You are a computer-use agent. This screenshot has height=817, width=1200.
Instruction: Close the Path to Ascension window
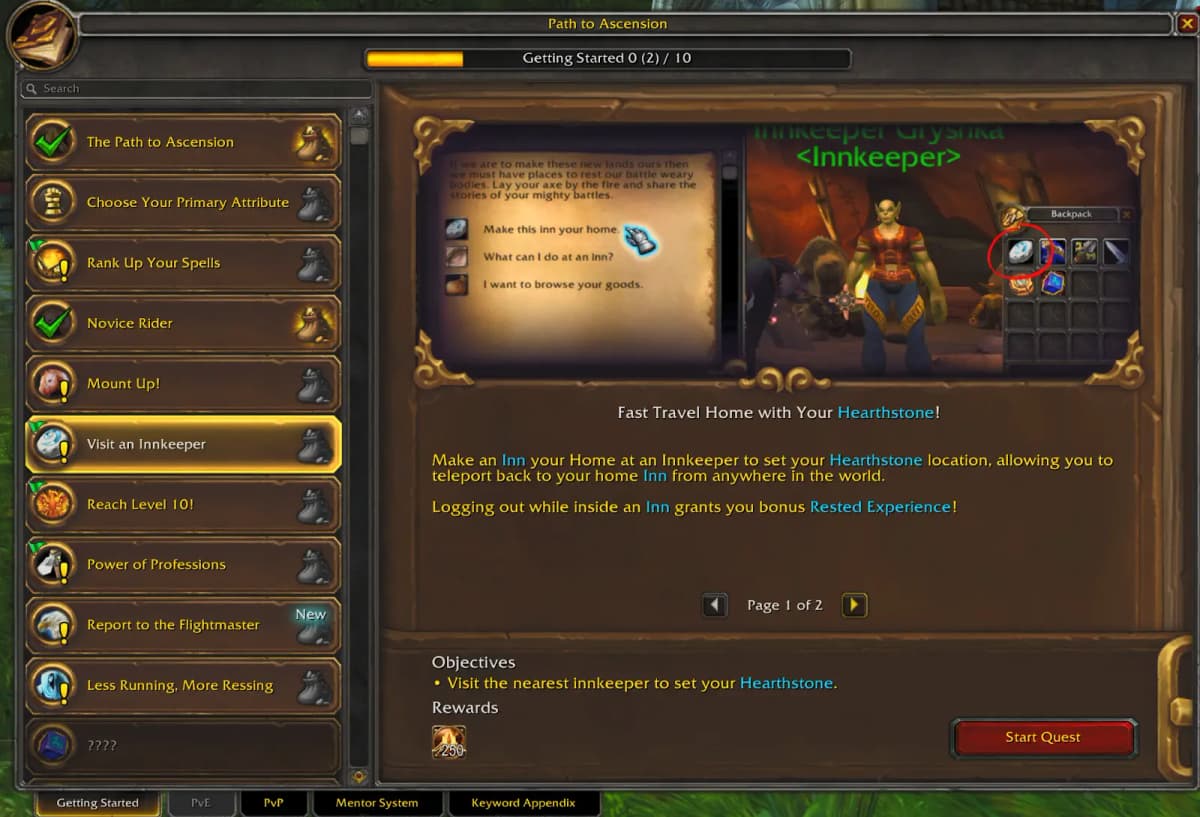(x=1186, y=23)
